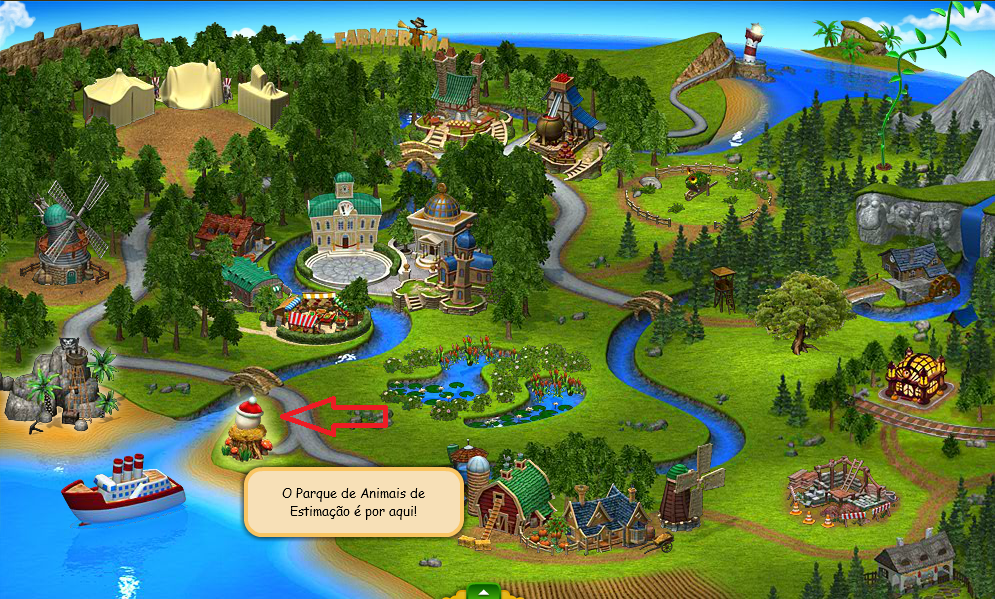
Task: Open the pet park egg nest location
Action: tap(250, 432)
